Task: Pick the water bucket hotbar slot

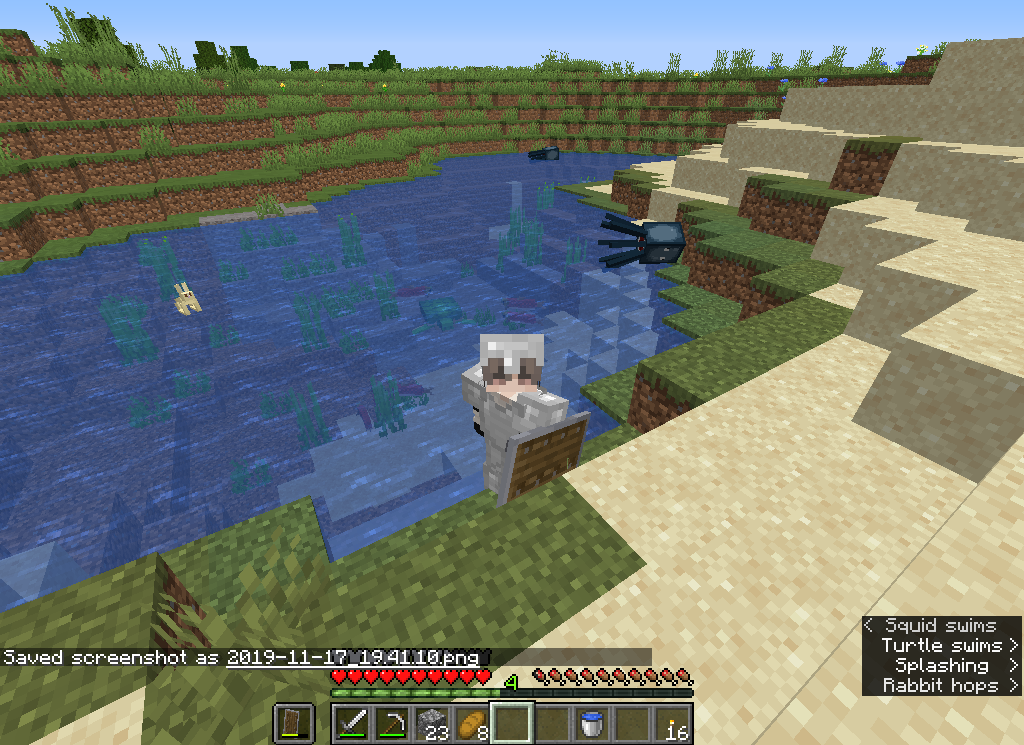Action: (592, 722)
